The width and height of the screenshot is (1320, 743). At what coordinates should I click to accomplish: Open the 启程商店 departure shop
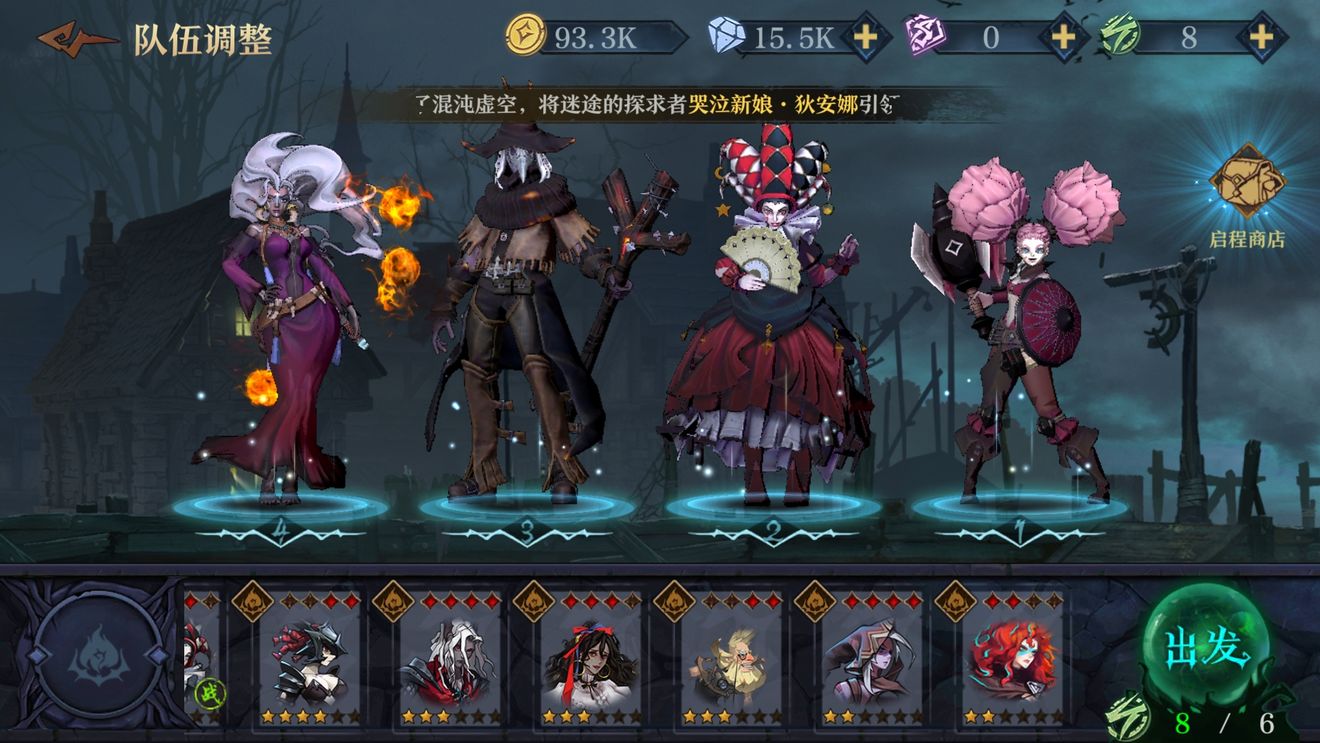(x=1247, y=195)
